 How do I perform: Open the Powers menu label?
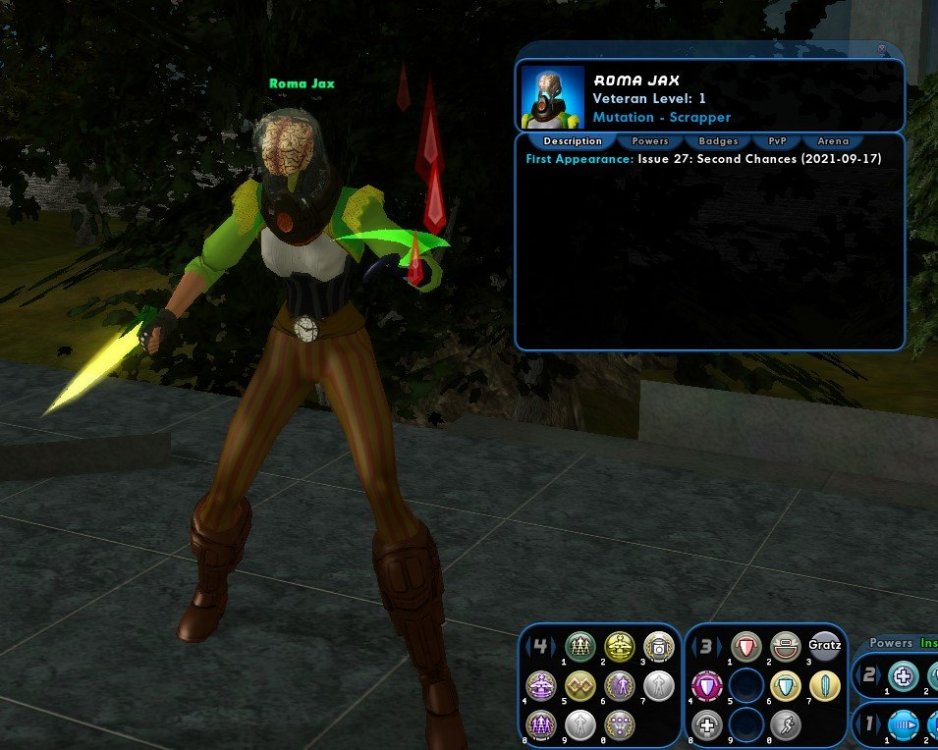point(890,643)
